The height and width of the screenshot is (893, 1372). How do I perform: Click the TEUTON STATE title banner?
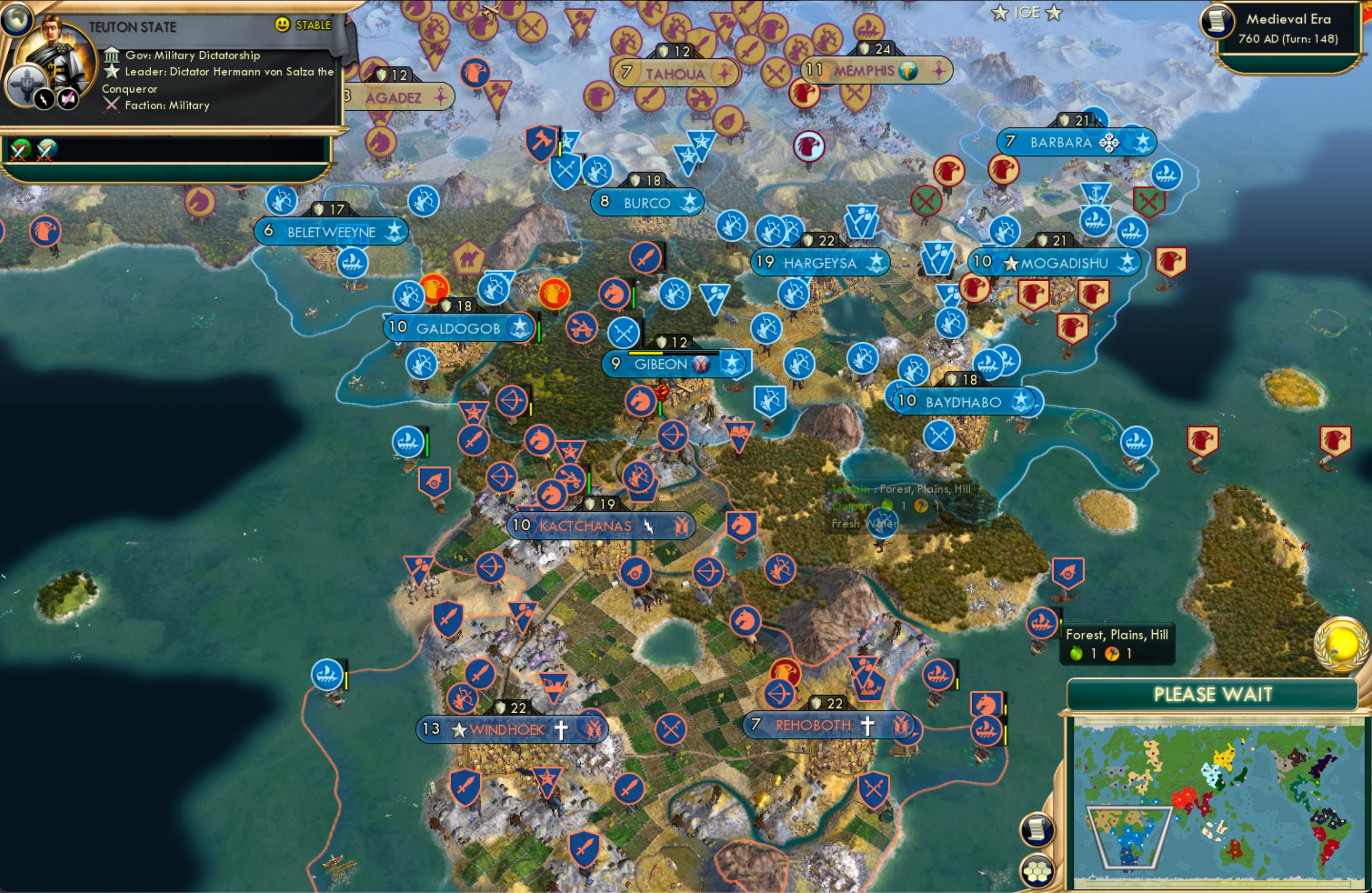[x=133, y=26]
